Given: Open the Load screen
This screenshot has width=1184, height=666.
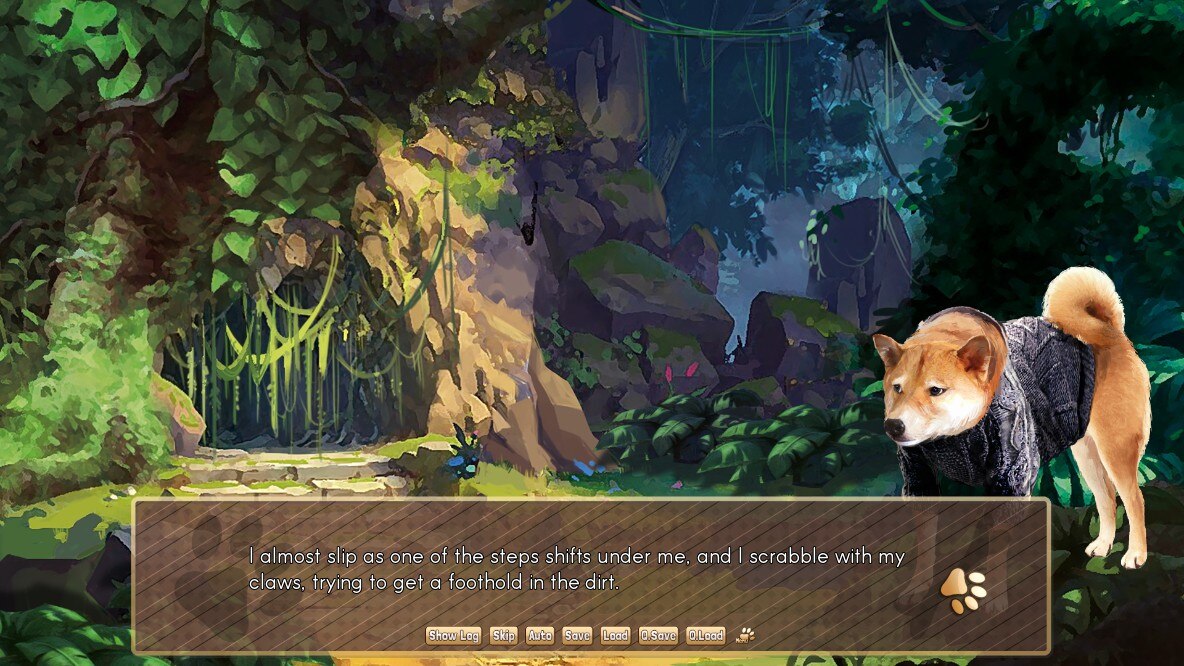Looking at the screenshot, I should tap(615, 635).
